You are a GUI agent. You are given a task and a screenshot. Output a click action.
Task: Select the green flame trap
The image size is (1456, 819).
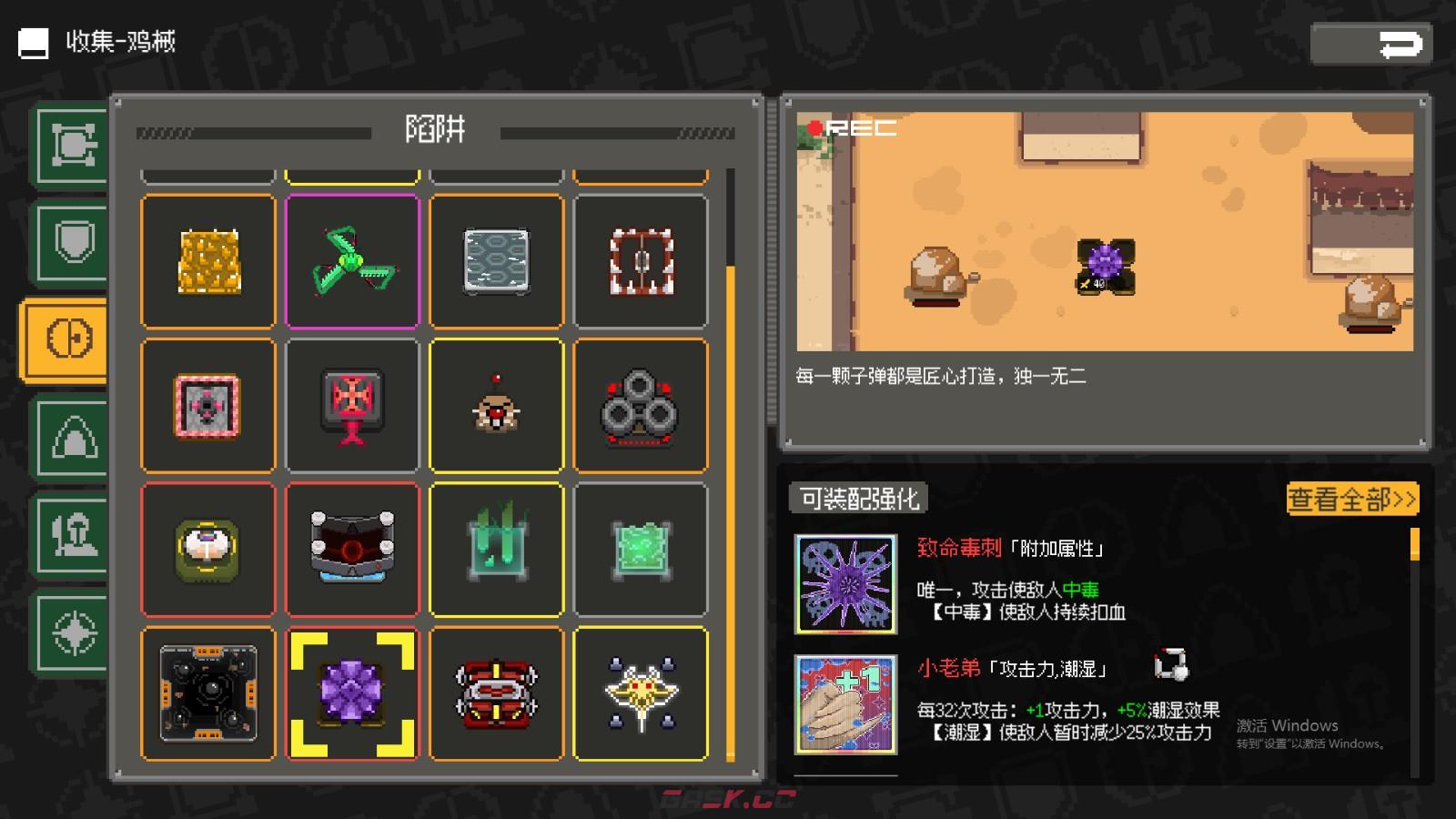[496, 549]
